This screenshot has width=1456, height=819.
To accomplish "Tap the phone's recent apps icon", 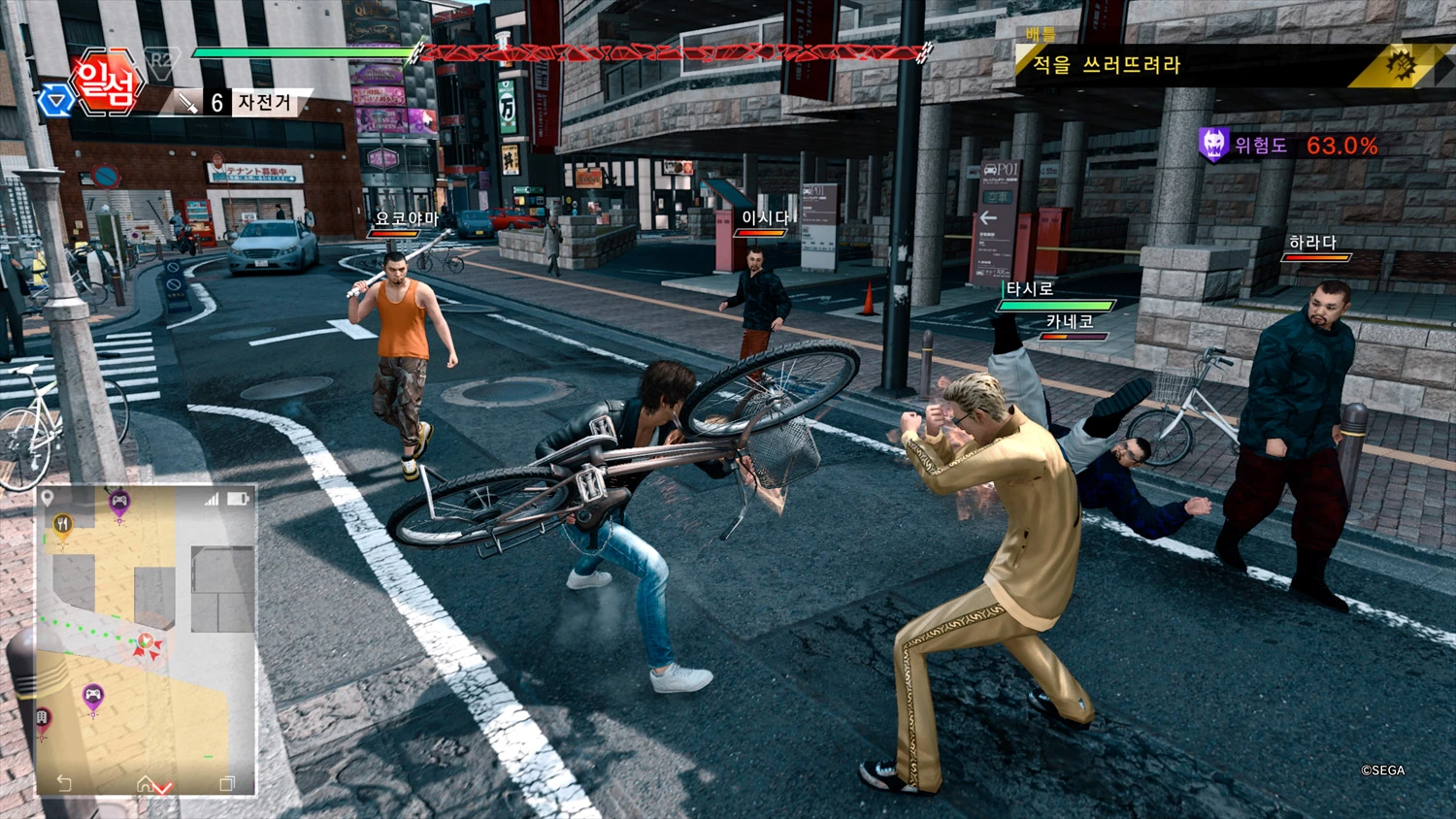I will 227,782.
